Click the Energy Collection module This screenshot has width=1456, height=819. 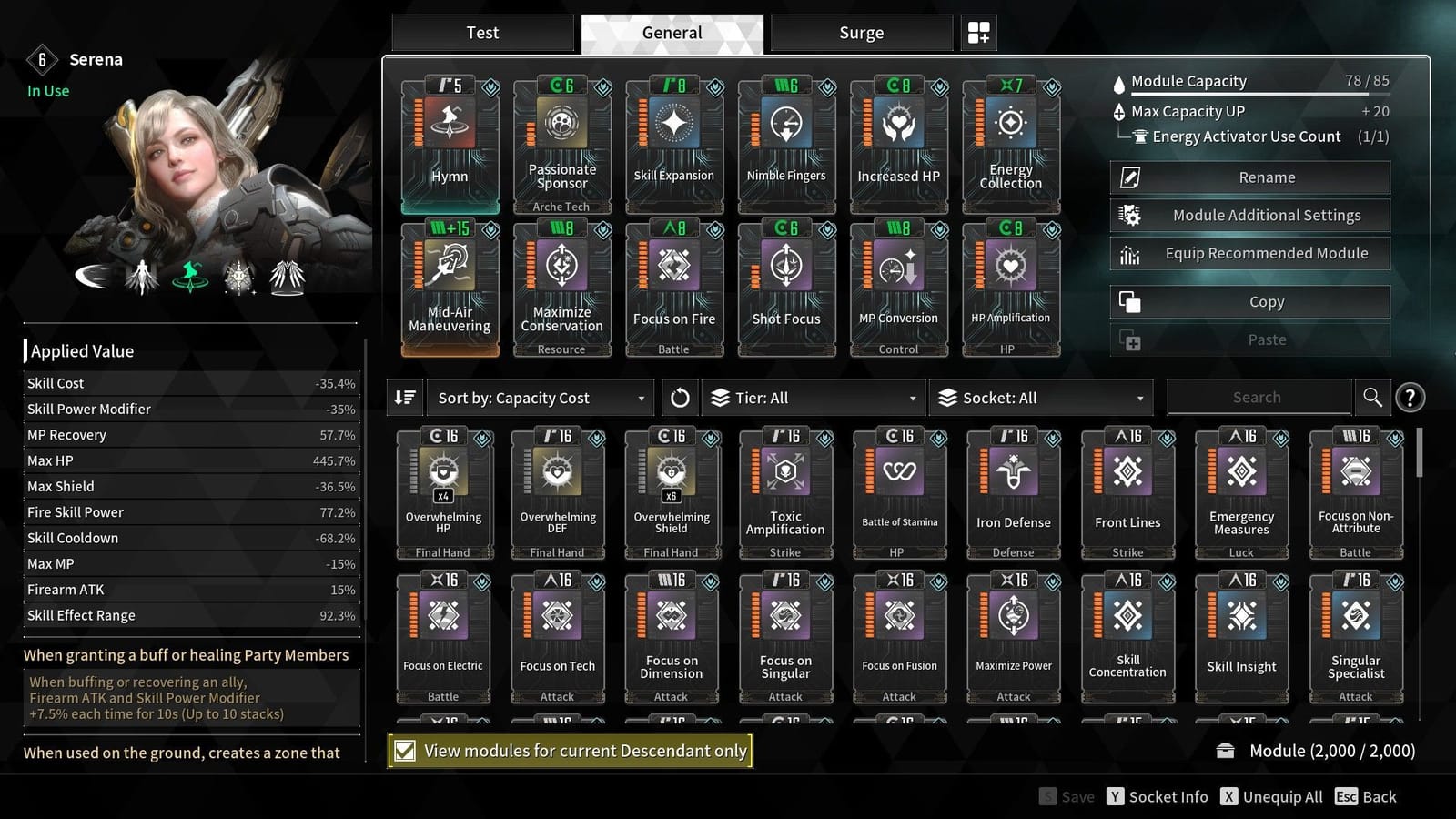tap(1011, 146)
